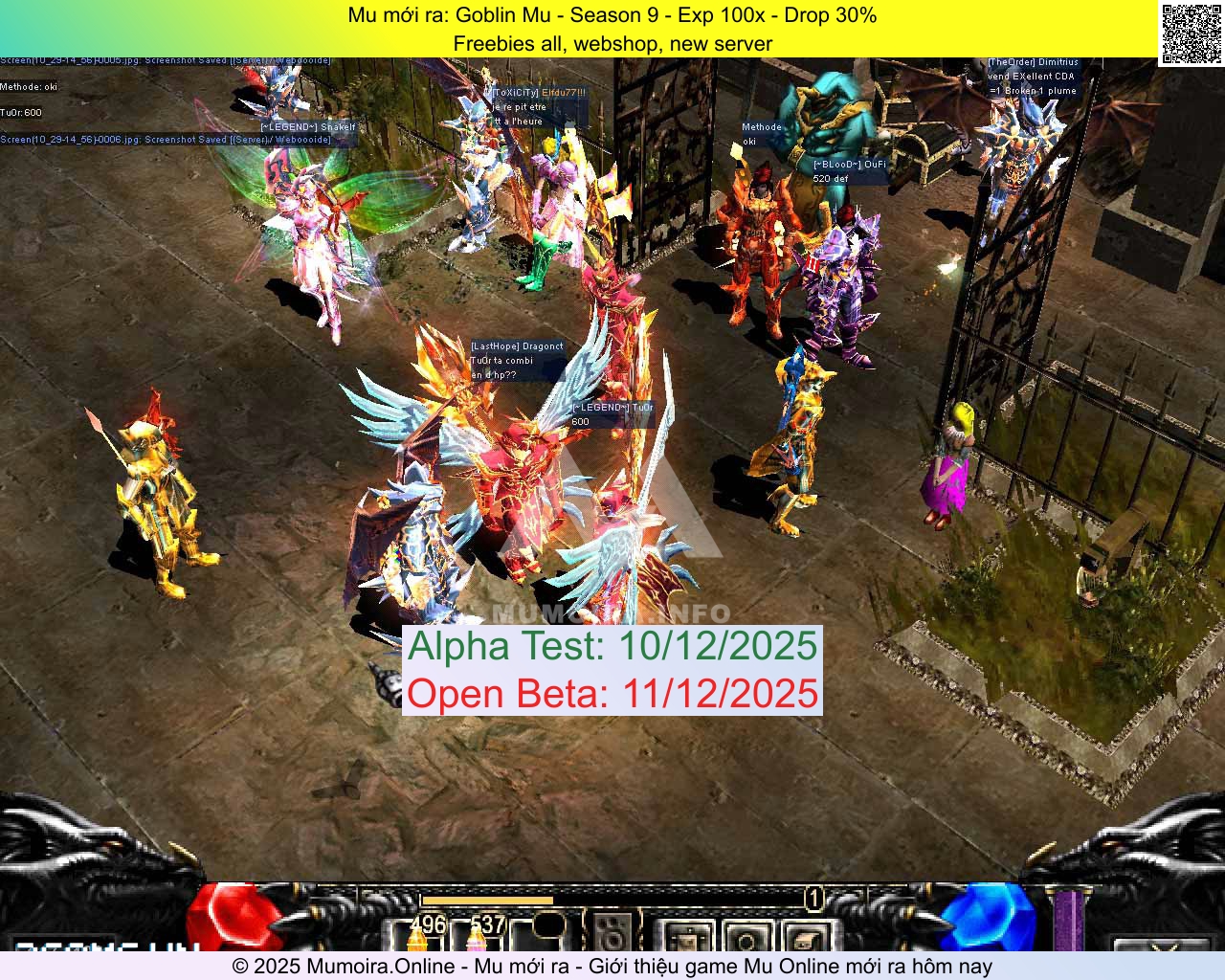The image size is (1225, 980).
Task: Click the Mumoira.Online copyright link
Action: point(612,967)
